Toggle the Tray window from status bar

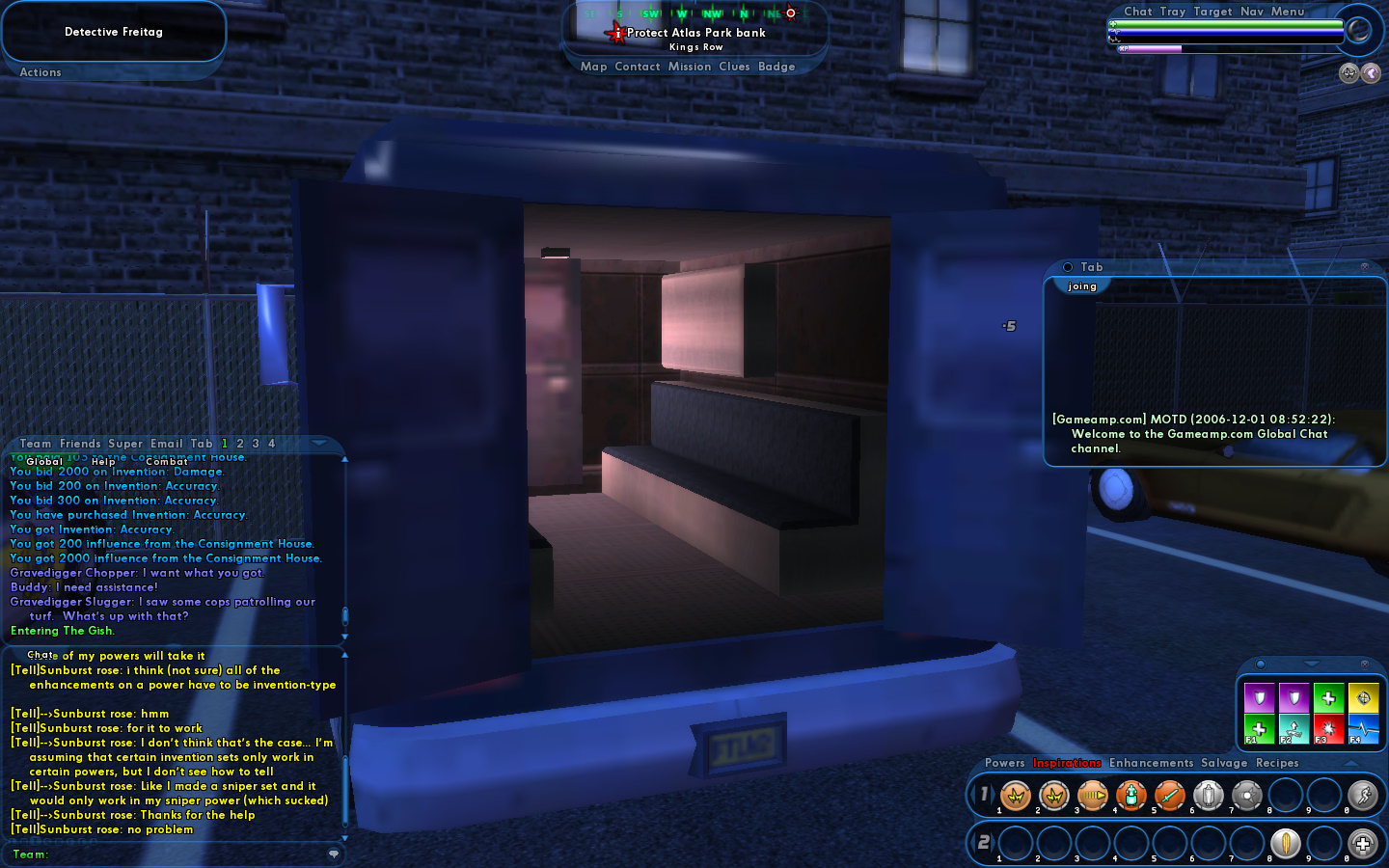(1172, 12)
